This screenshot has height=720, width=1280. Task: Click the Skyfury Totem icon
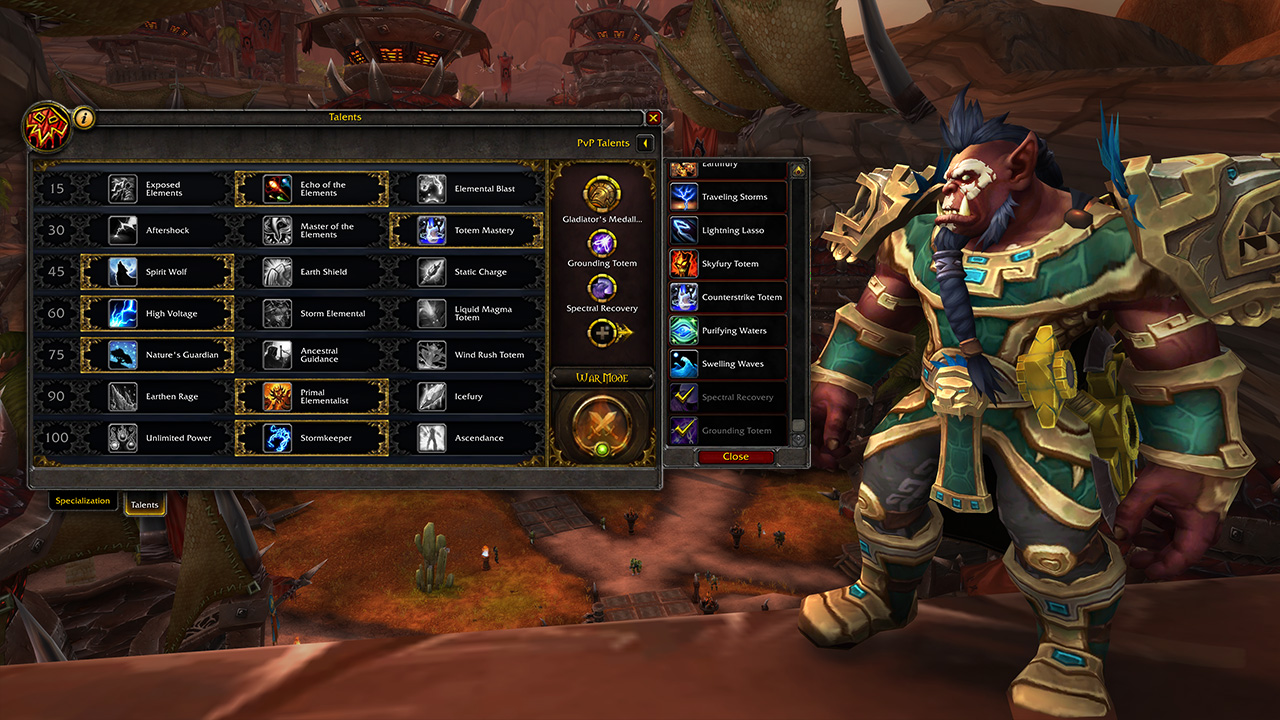[x=682, y=263]
